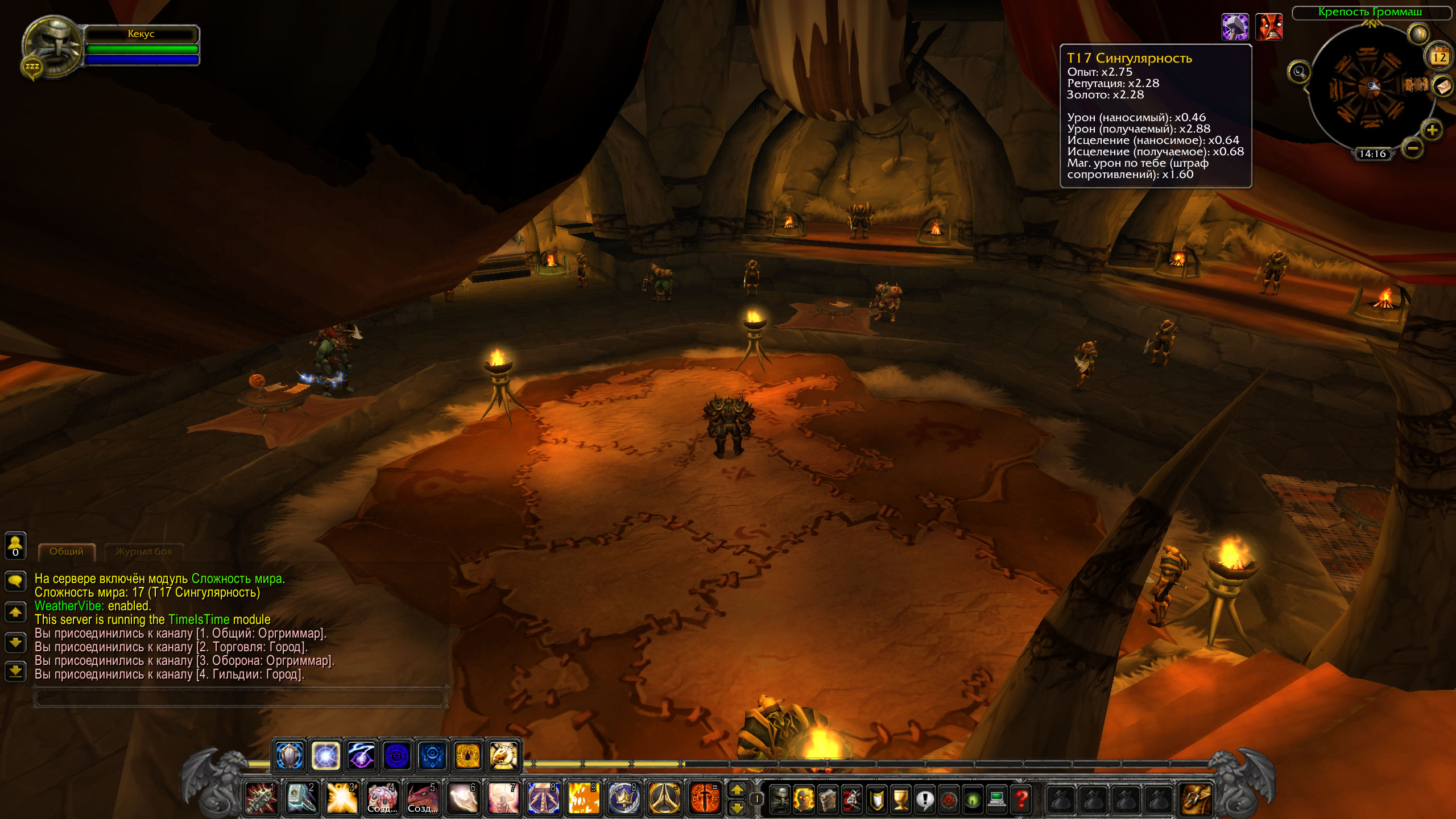1456x819 pixels.
Task: Select the golden horse aura on stance bar
Action: 503,756
